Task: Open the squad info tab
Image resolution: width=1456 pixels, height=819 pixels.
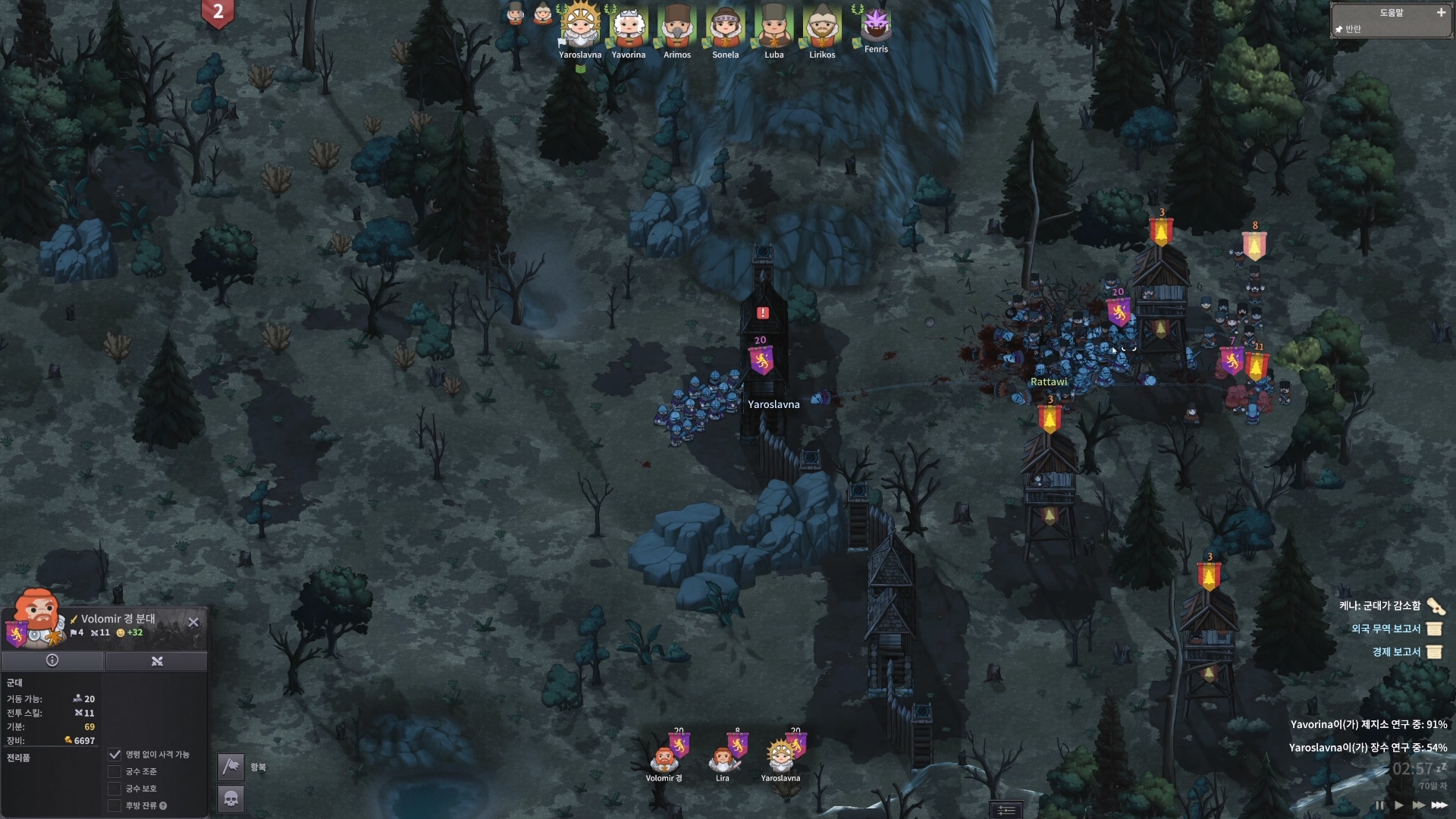Action: pyautogui.click(x=52, y=661)
